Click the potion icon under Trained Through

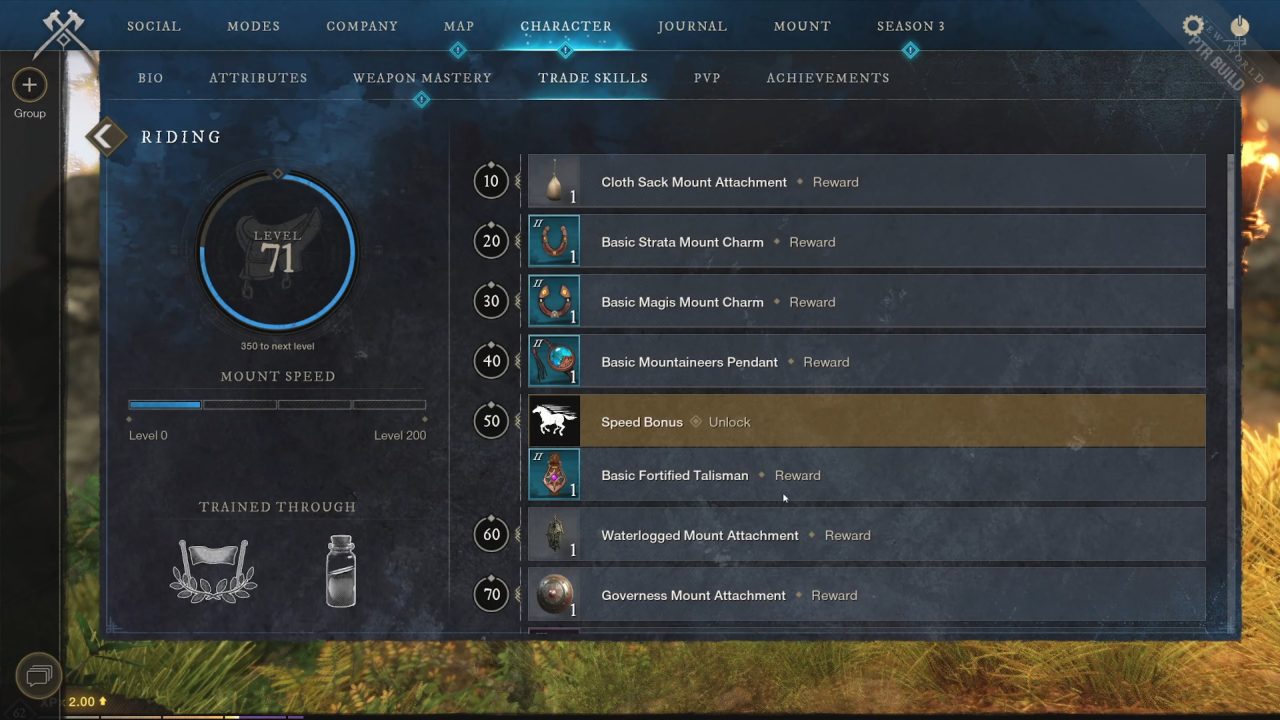click(340, 568)
